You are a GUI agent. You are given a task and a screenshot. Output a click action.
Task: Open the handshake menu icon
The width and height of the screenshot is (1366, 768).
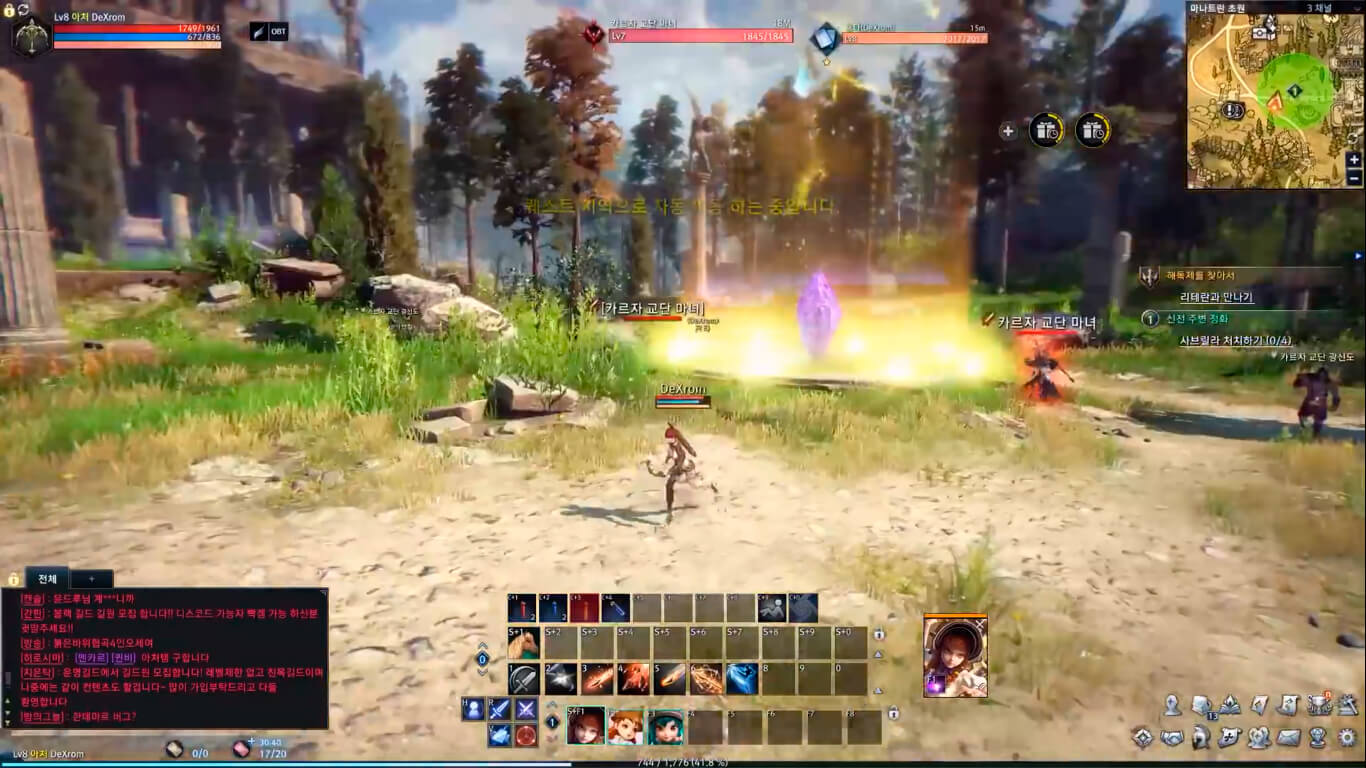click(x=1172, y=738)
